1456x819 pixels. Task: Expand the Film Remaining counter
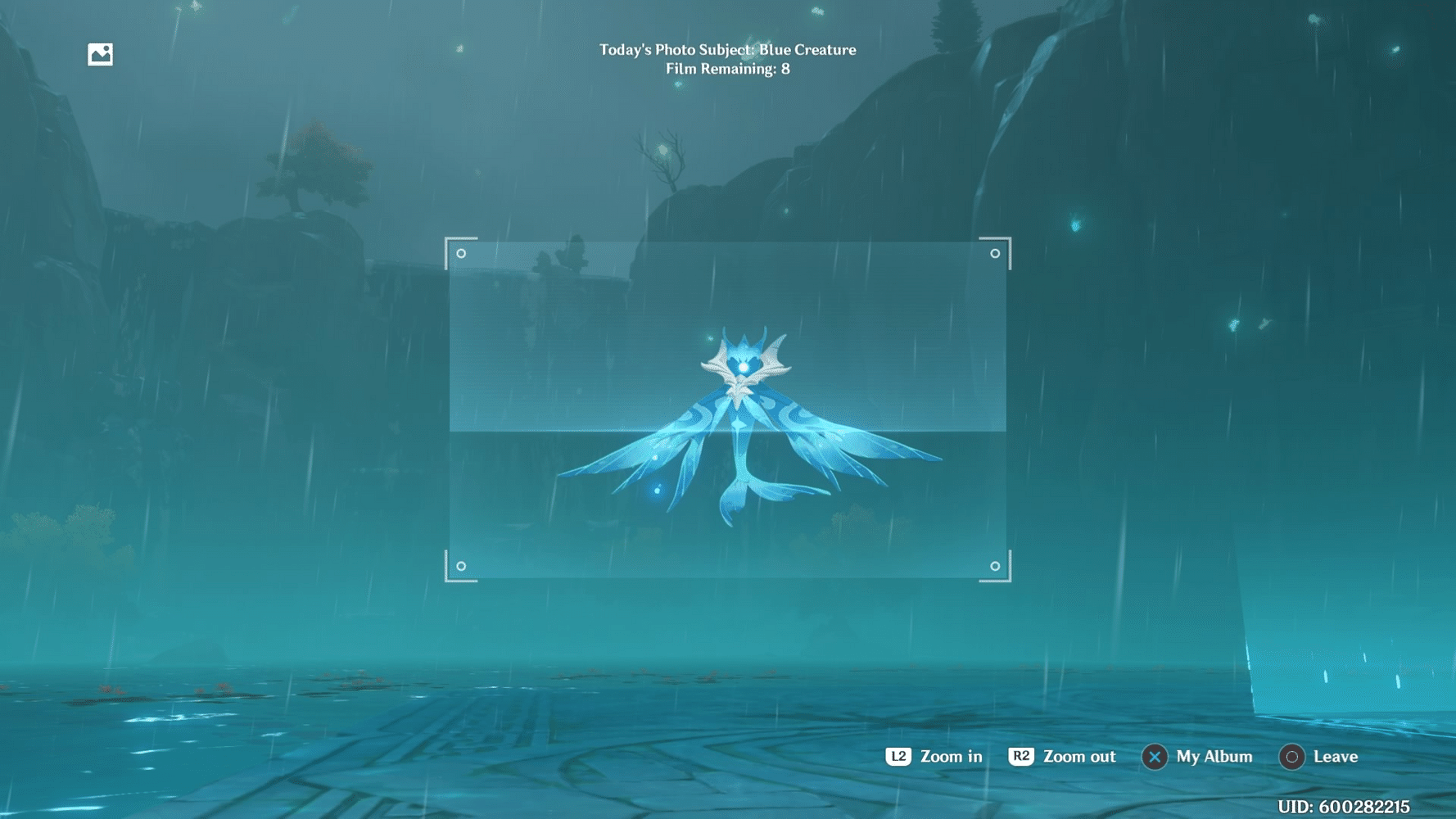pos(727,70)
